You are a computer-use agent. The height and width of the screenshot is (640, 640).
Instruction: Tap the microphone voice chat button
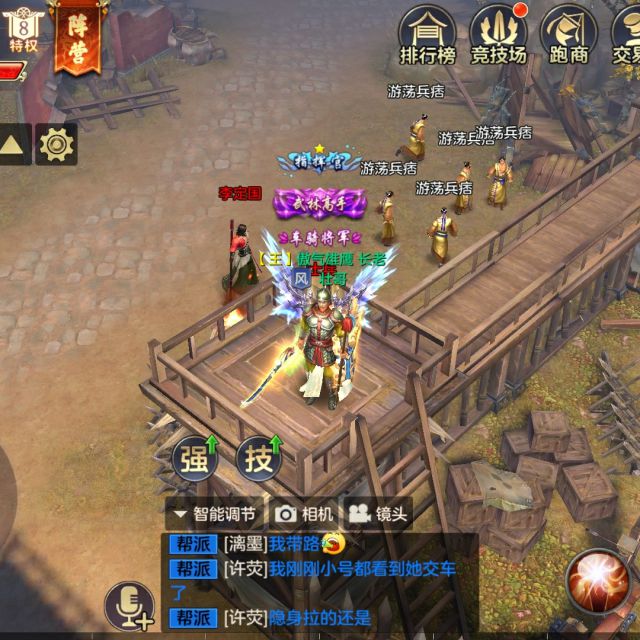(x=129, y=604)
